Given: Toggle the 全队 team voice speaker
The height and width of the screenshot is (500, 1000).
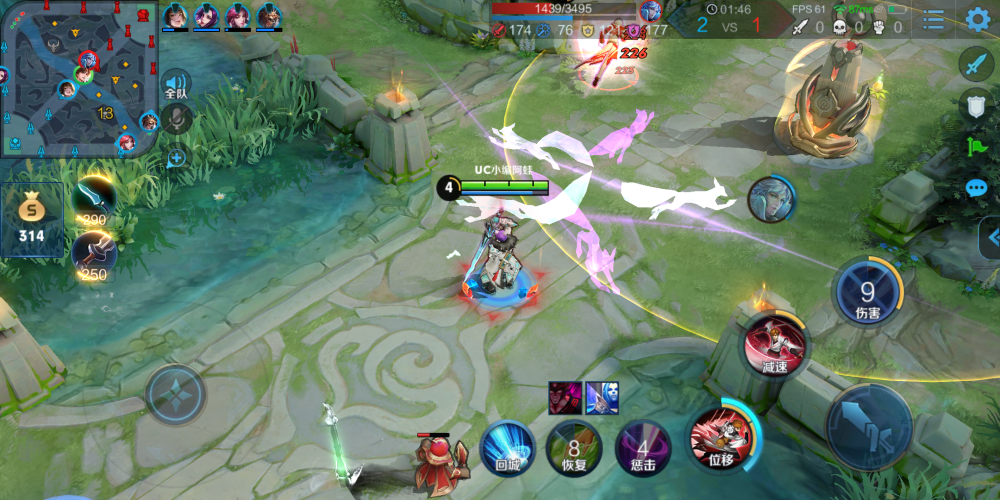Looking at the screenshot, I should coord(176,86).
